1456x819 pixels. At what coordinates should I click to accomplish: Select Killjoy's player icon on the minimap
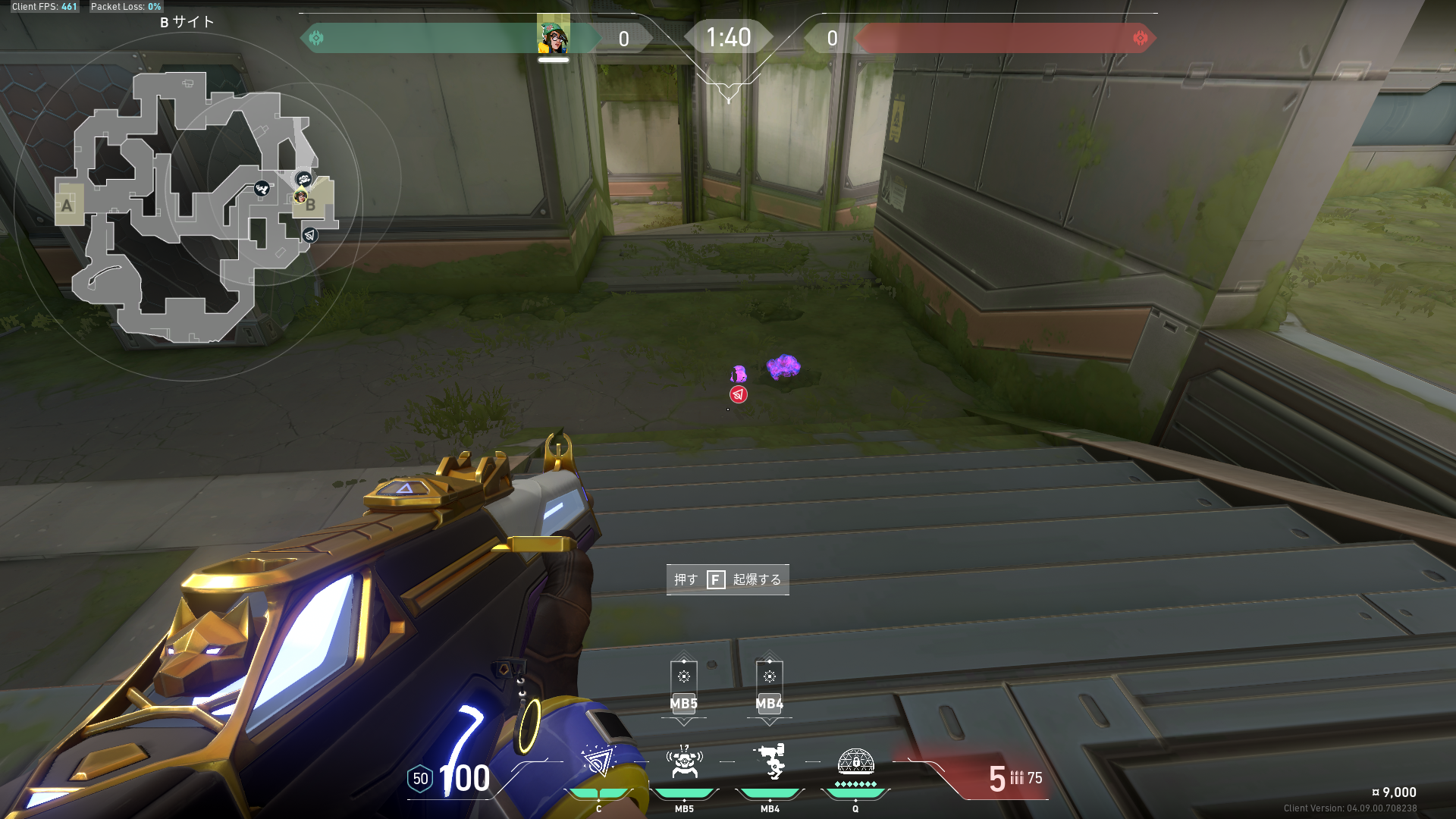click(300, 196)
